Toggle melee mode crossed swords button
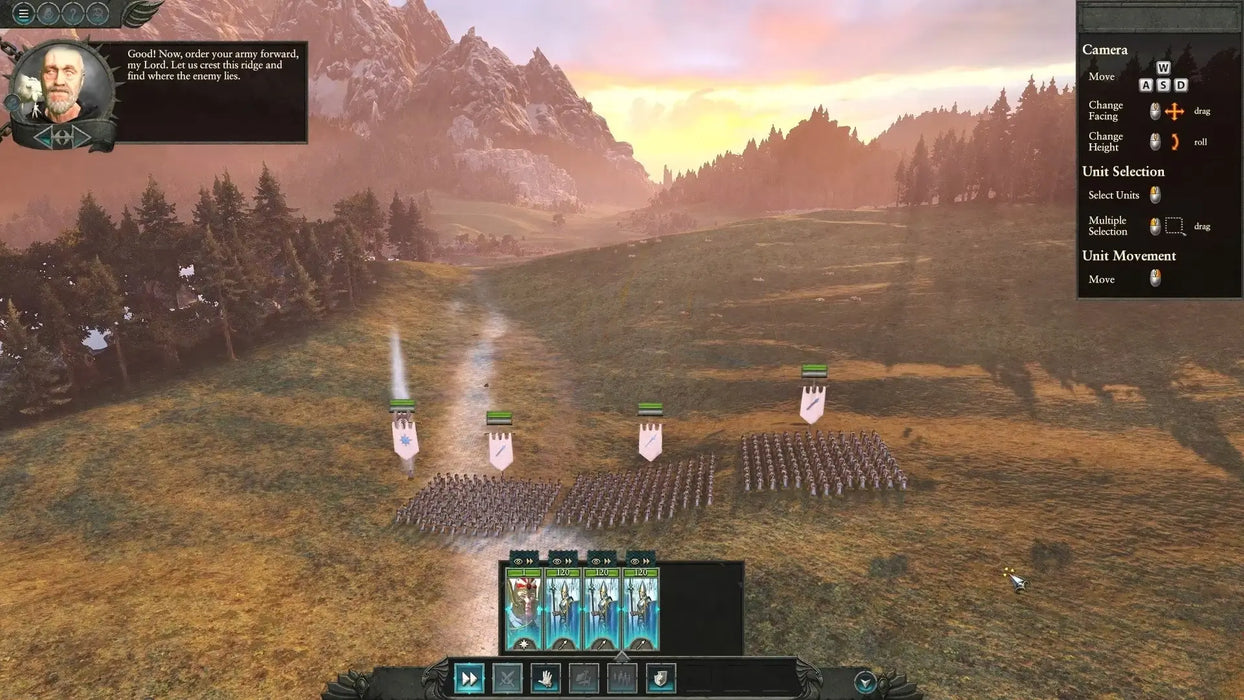 pos(507,678)
